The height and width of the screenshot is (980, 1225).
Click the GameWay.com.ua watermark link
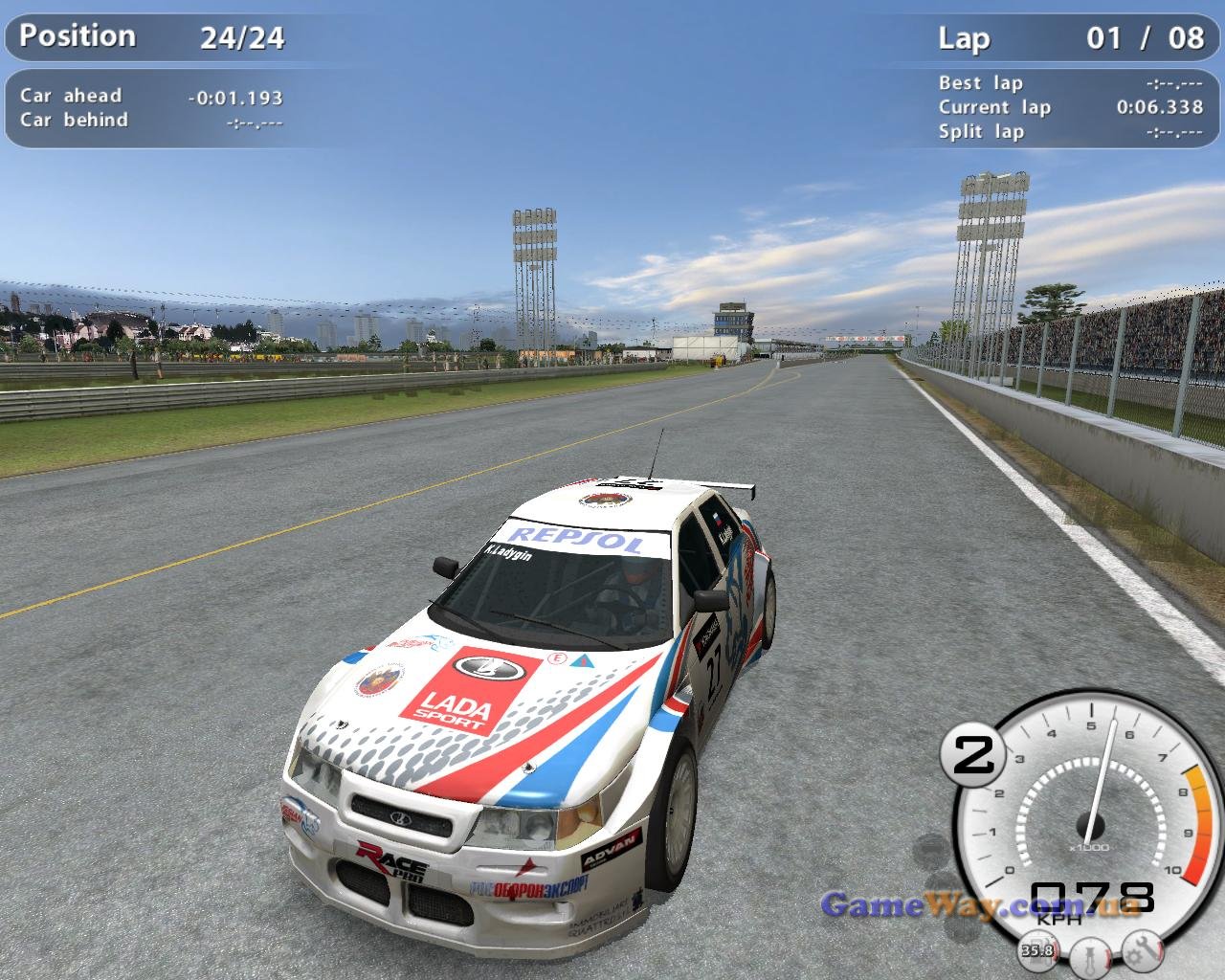pos(980,904)
